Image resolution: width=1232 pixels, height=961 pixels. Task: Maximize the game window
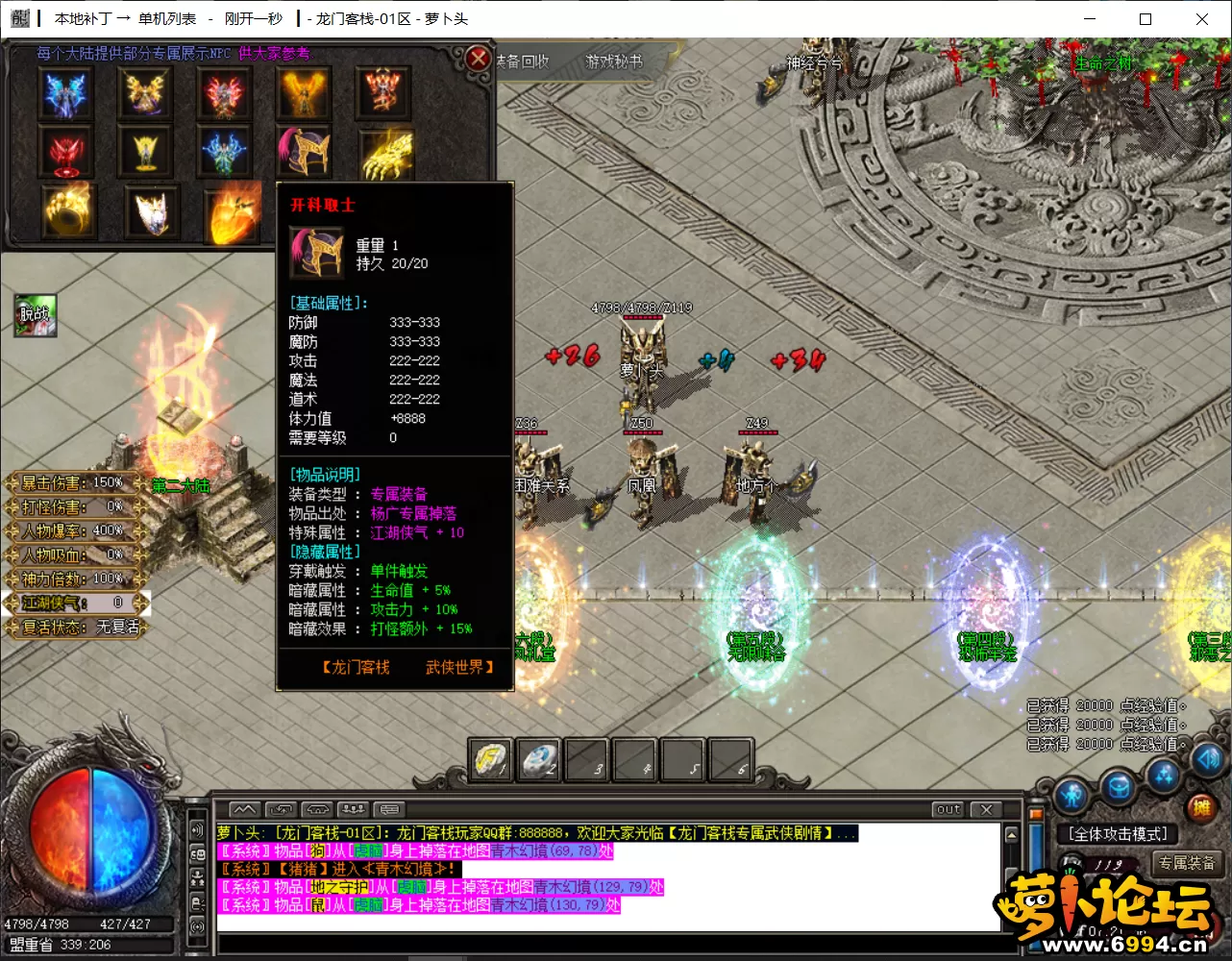(x=1146, y=18)
